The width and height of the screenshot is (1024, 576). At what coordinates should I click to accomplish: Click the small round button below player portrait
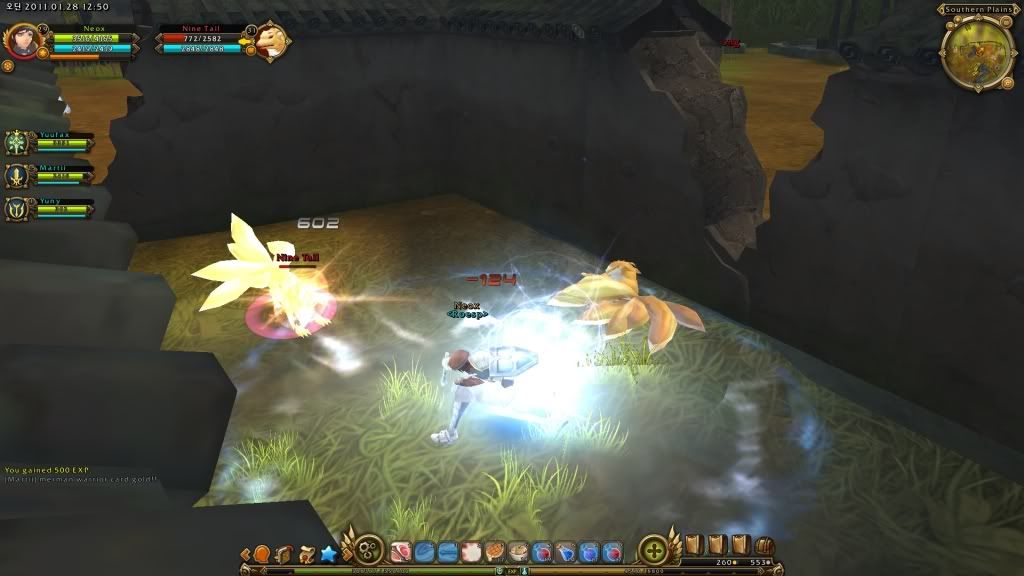[x=8, y=66]
